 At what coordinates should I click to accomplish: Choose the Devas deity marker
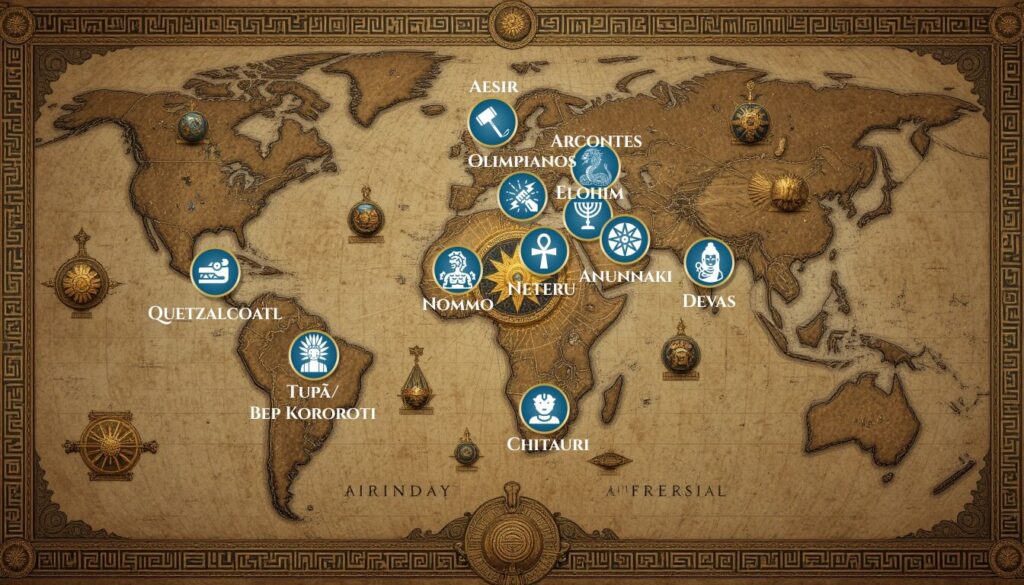pyautogui.click(x=709, y=263)
